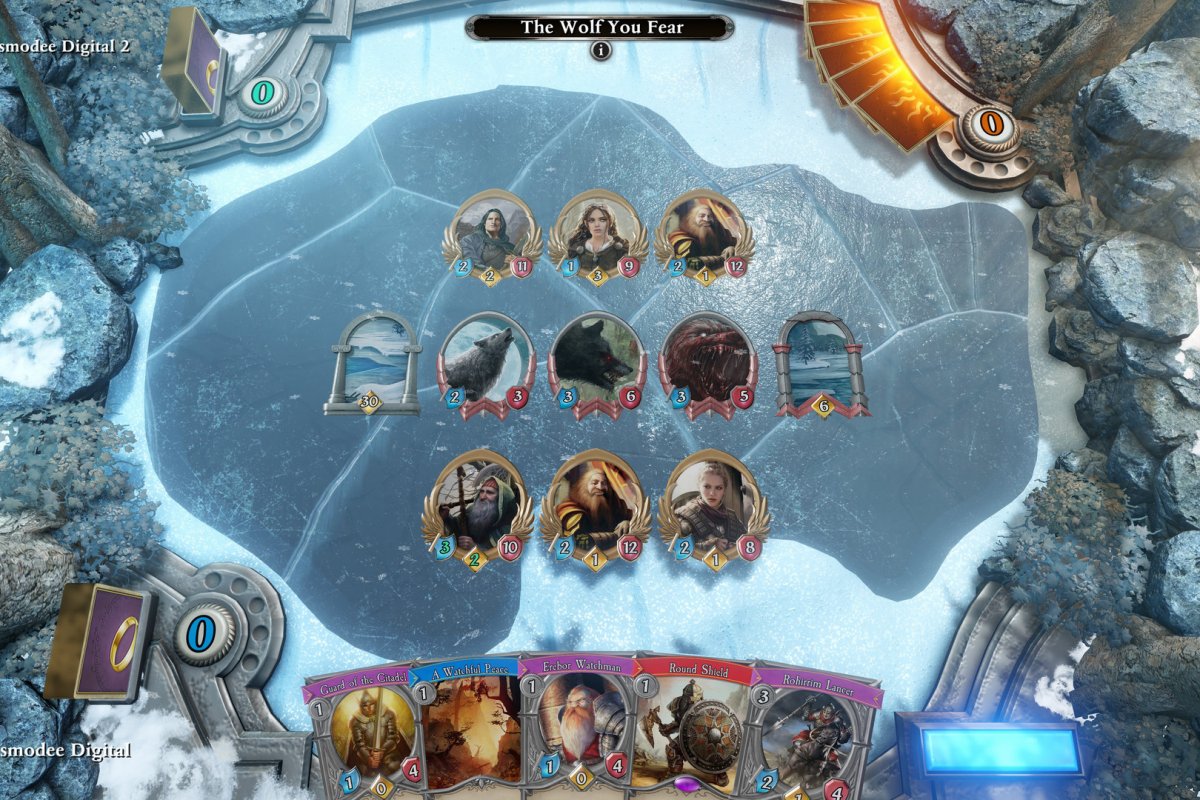
Task: Play the Erebor Watchman card
Action: (577, 730)
